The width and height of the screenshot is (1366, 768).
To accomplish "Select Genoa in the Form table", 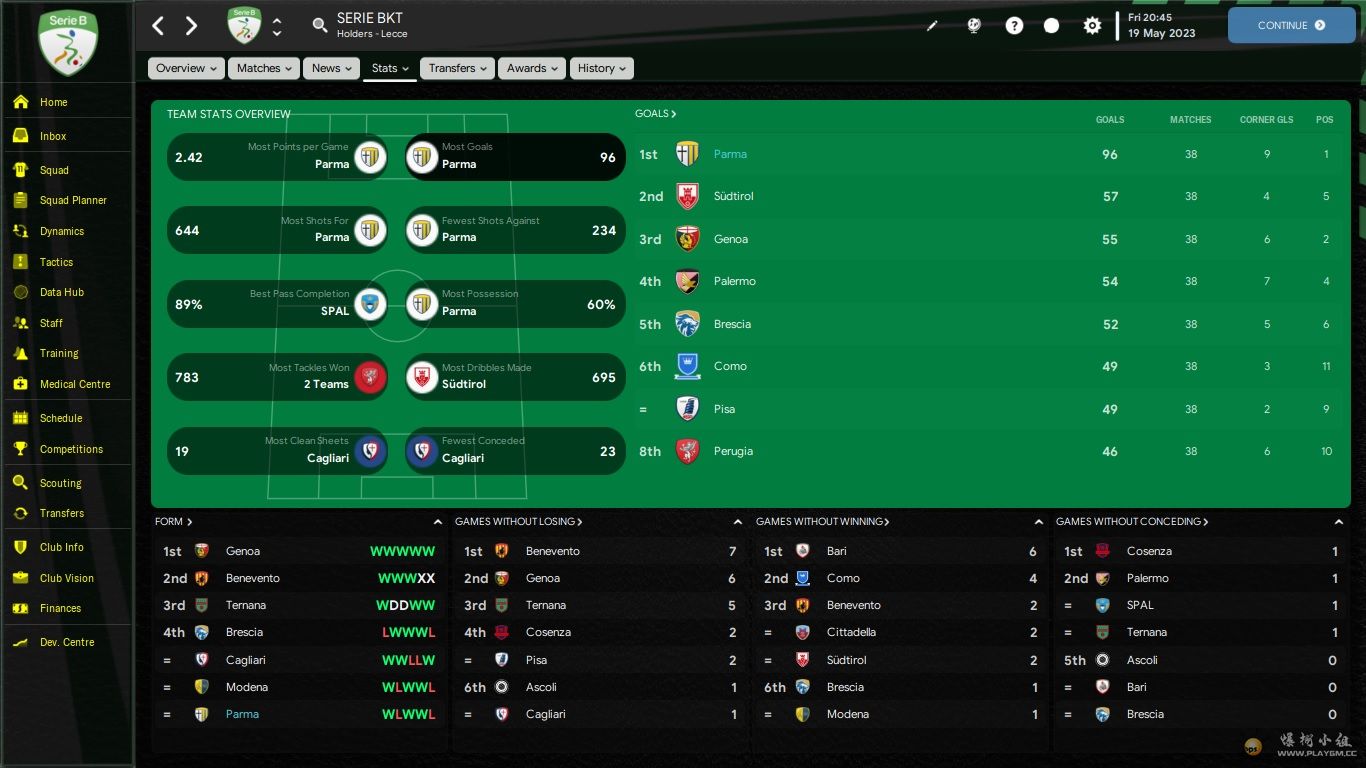I will point(243,551).
